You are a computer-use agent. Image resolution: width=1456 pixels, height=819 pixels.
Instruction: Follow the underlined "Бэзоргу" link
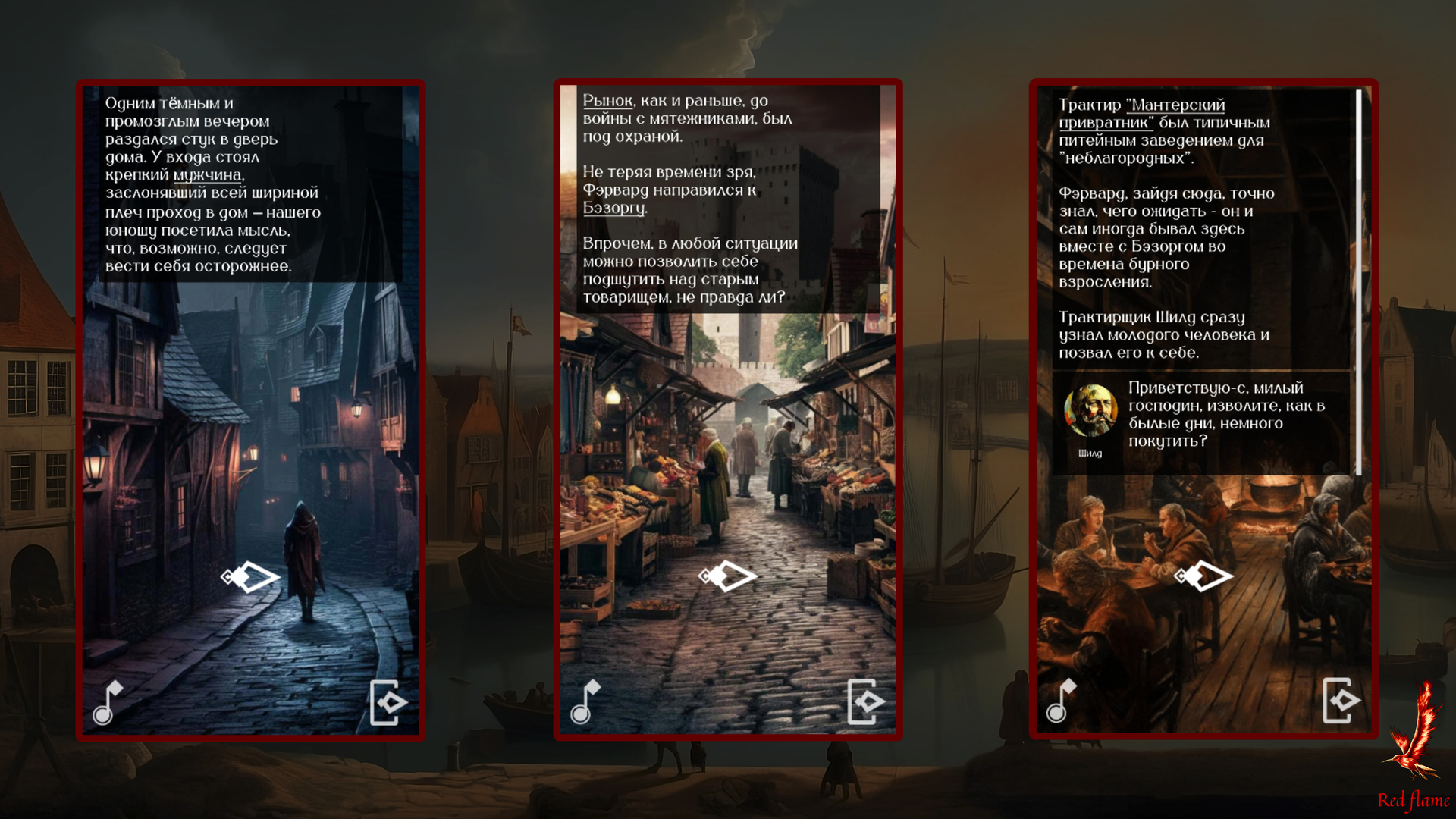[613, 208]
